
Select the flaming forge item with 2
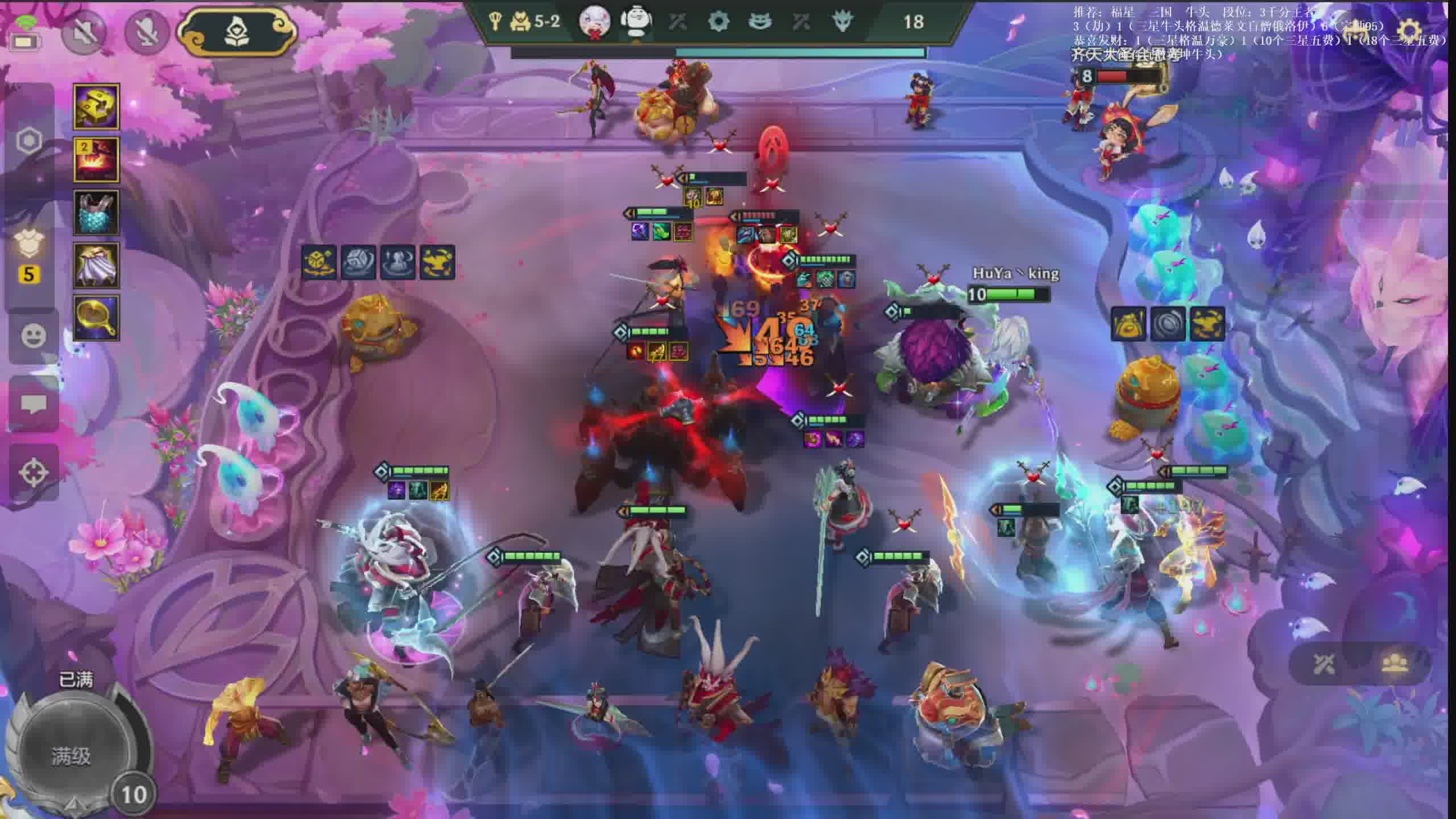96,159
